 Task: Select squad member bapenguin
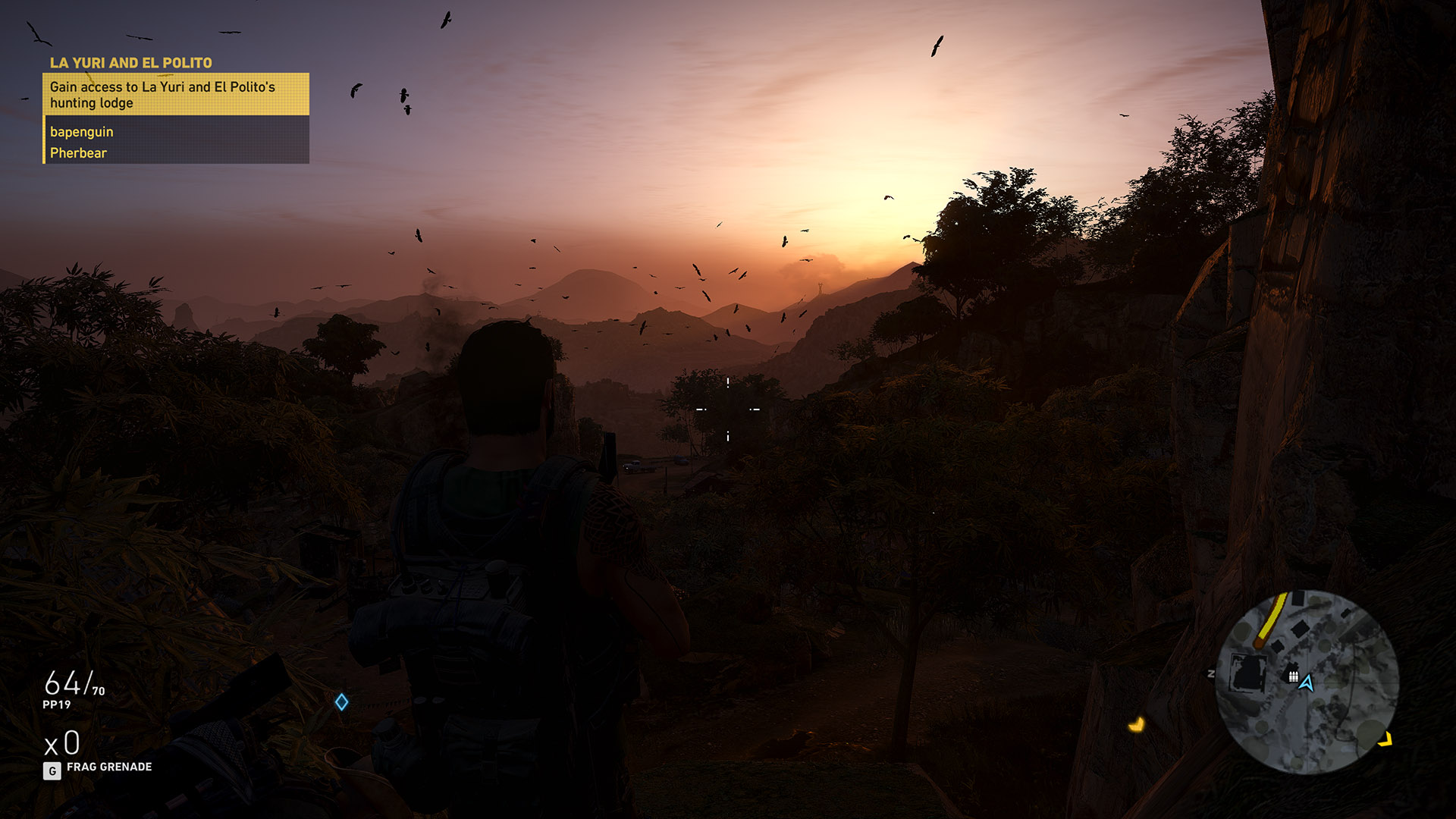tap(82, 132)
